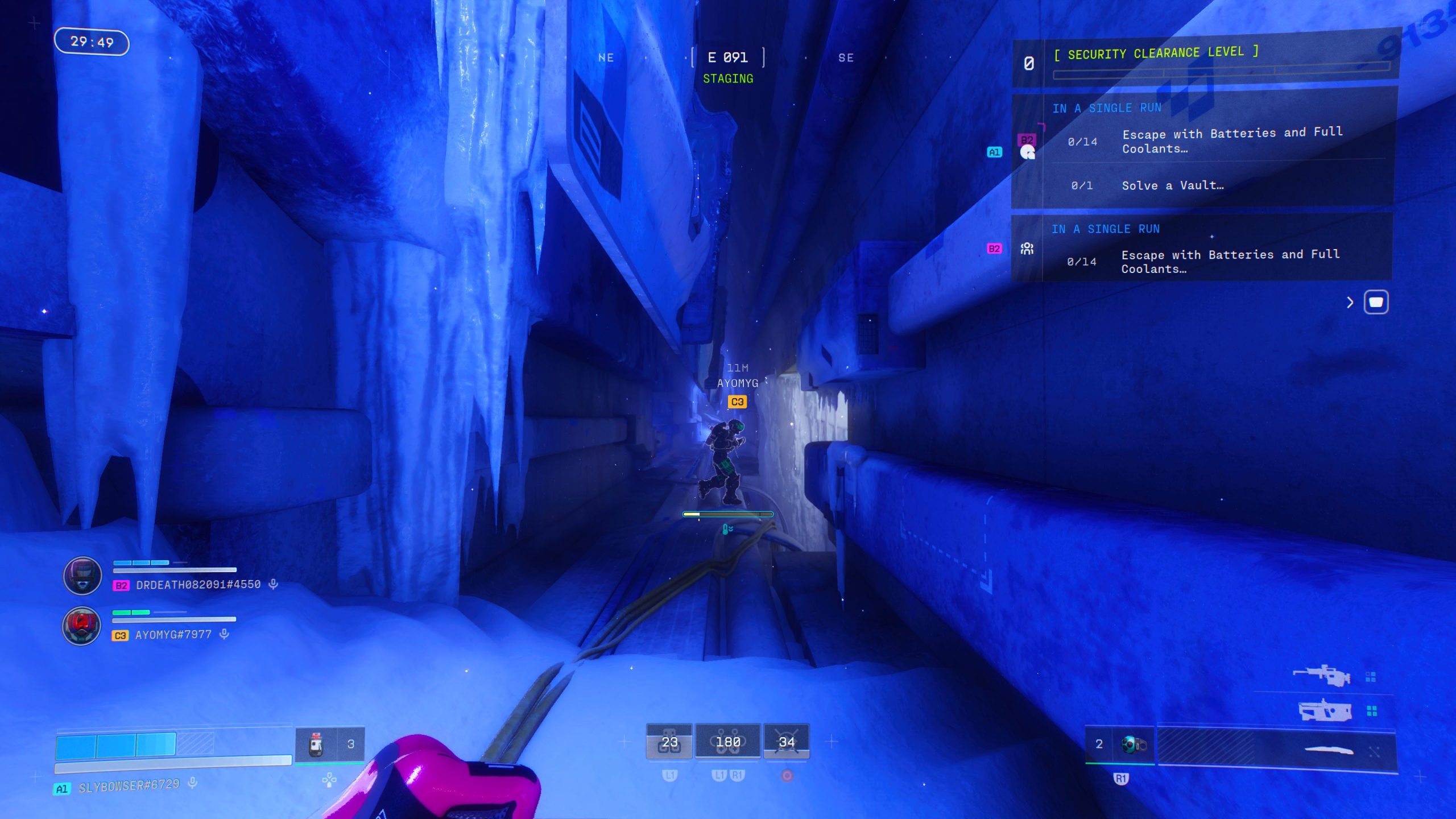Select the melee icon showing 34
Viewport: 1456px width, 819px height.
coord(785,741)
